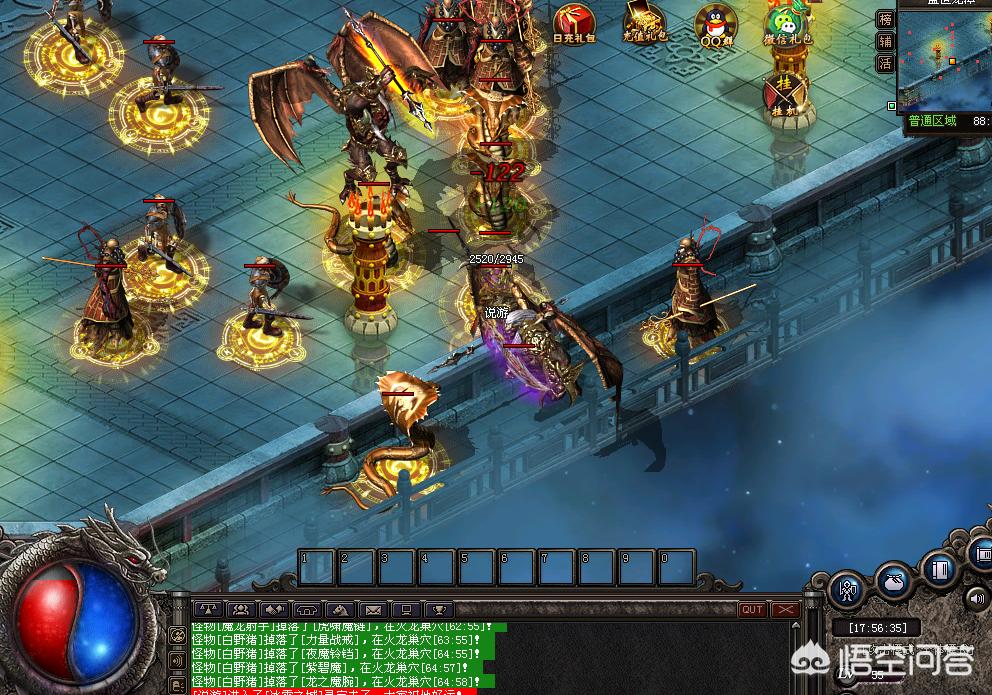This screenshot has height=695, width=992.
Task: Select hotbar slot number 1
Action: (316, 567)
